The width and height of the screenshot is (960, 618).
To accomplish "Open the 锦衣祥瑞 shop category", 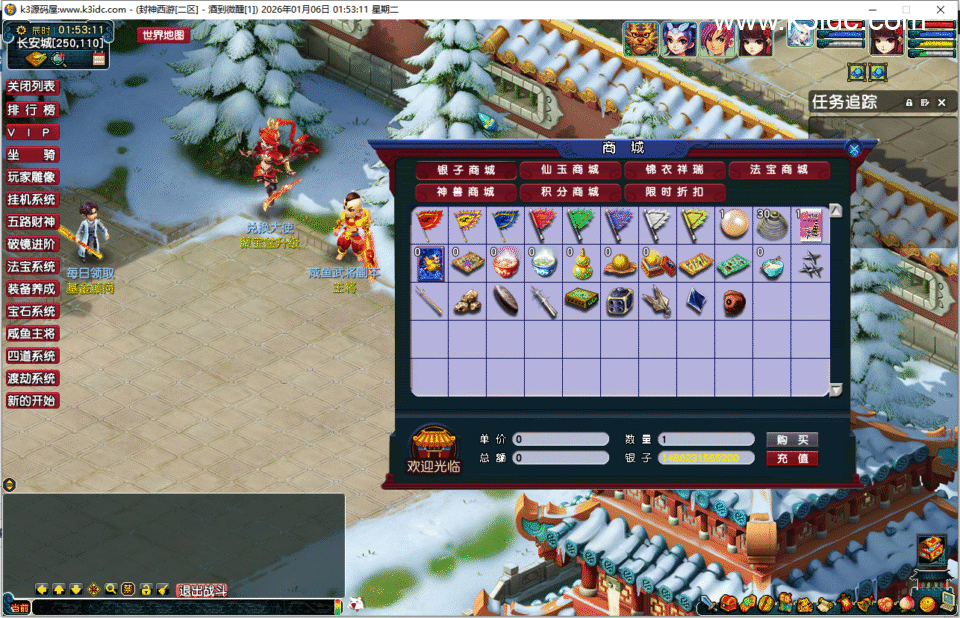I will pyautogui.click(x=674, y=170).
